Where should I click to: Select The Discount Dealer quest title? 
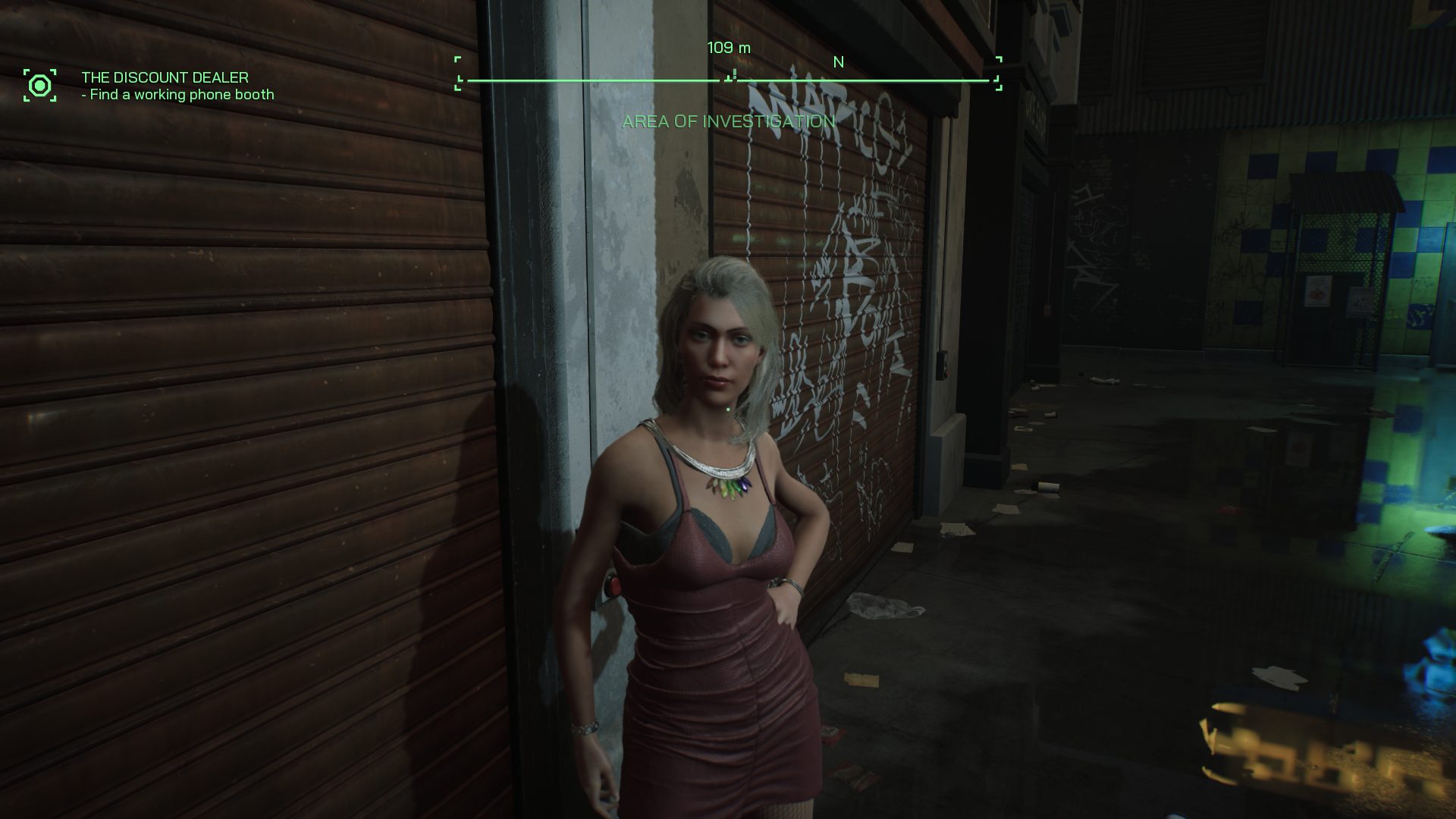coord(165,77)
